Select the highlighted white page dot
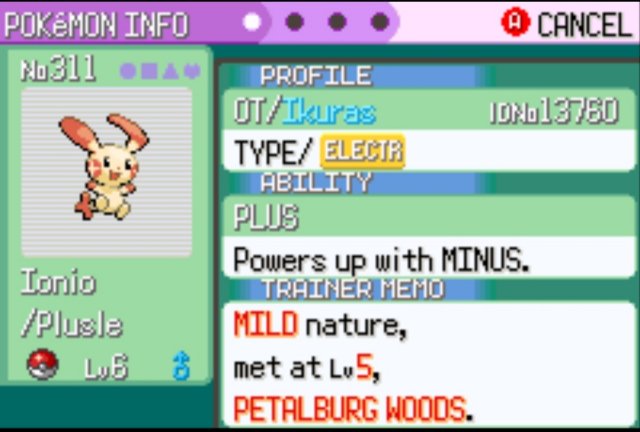Viewport: 640px width, 432px height. point(253,21)
